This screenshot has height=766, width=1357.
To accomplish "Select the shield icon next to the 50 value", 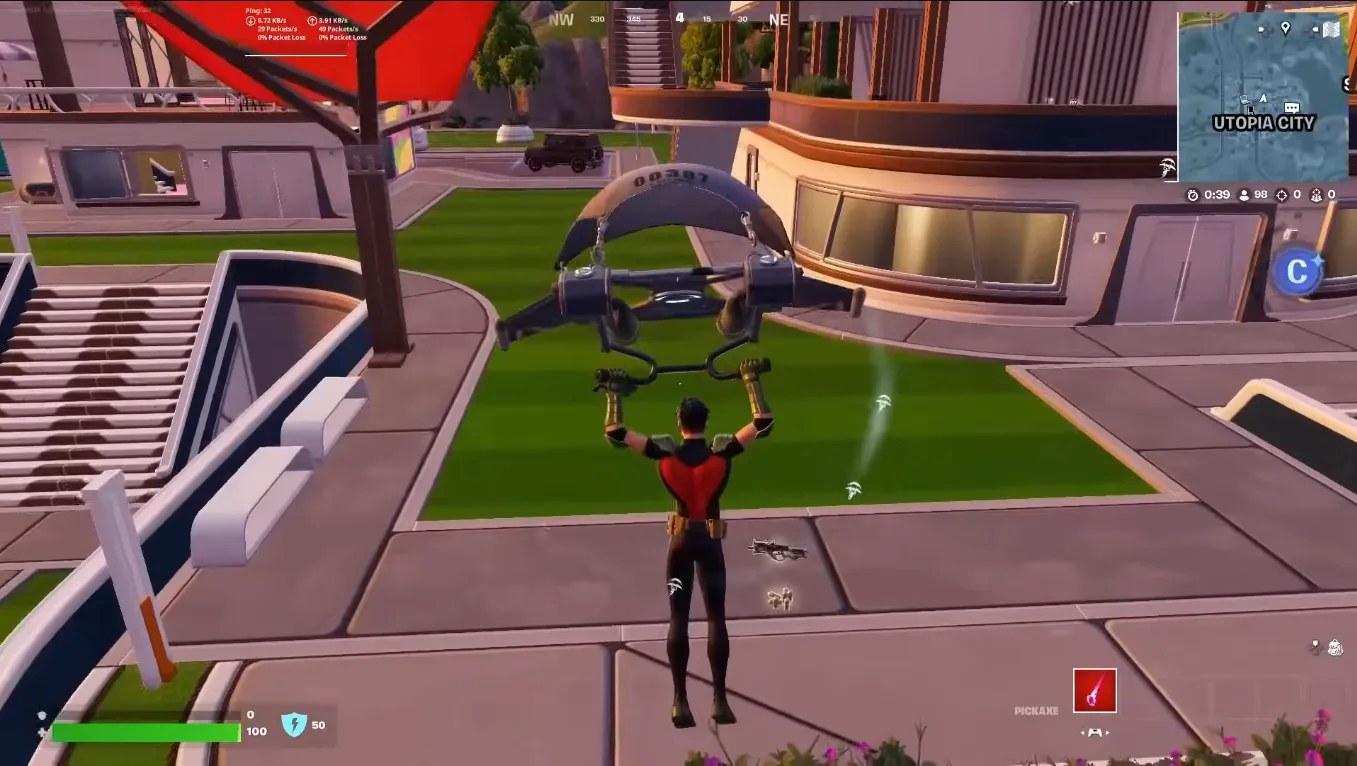I will point(293,725).
